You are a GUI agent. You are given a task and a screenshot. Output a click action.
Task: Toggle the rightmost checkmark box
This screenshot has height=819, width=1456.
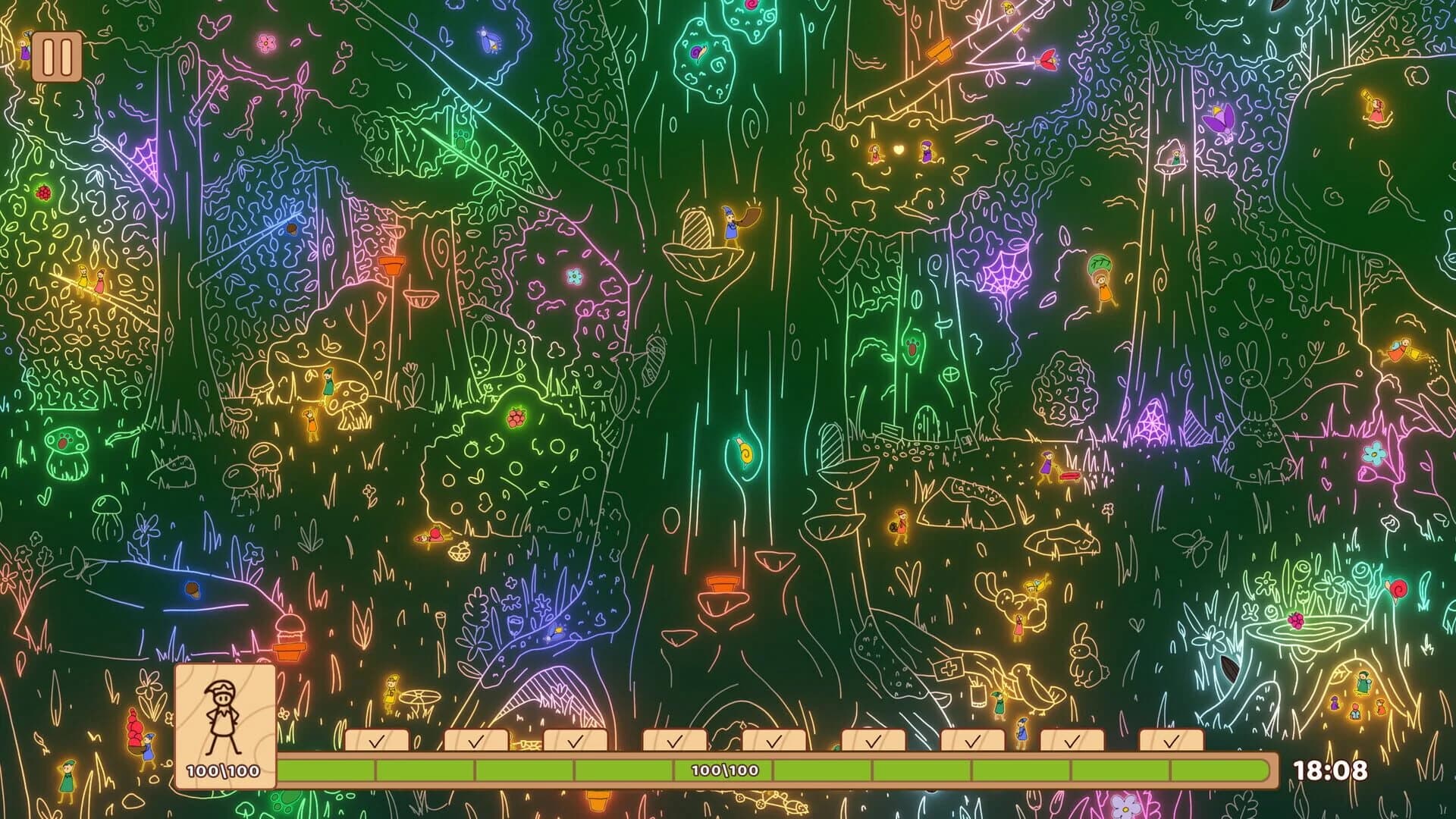coord(1172,742)
